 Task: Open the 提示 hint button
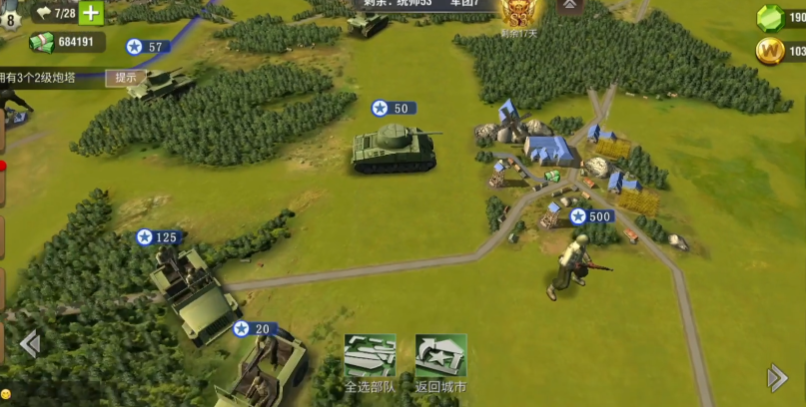pos(126,77)
